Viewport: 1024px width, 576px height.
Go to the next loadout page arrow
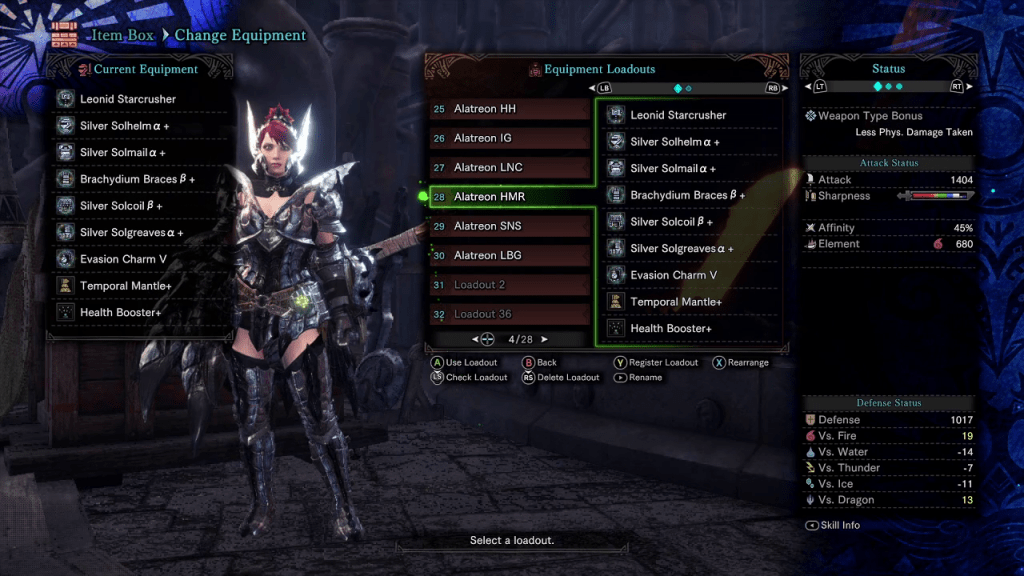[x=545, y=340]
